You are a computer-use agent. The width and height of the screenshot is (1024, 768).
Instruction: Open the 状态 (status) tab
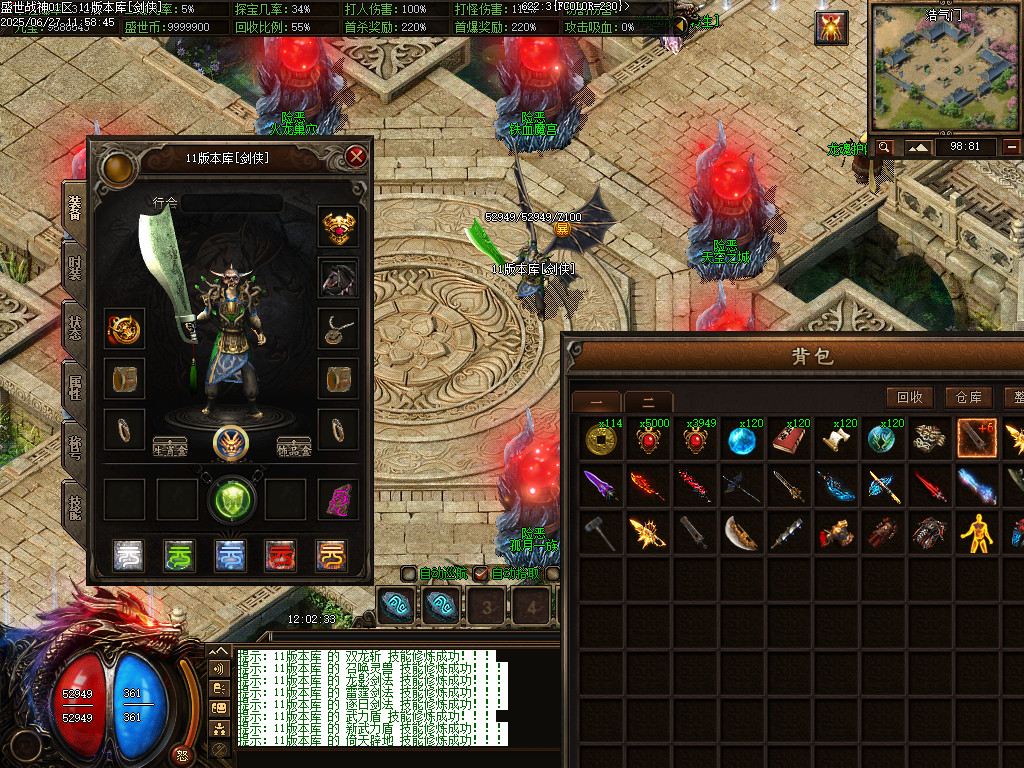coord(75,325)
